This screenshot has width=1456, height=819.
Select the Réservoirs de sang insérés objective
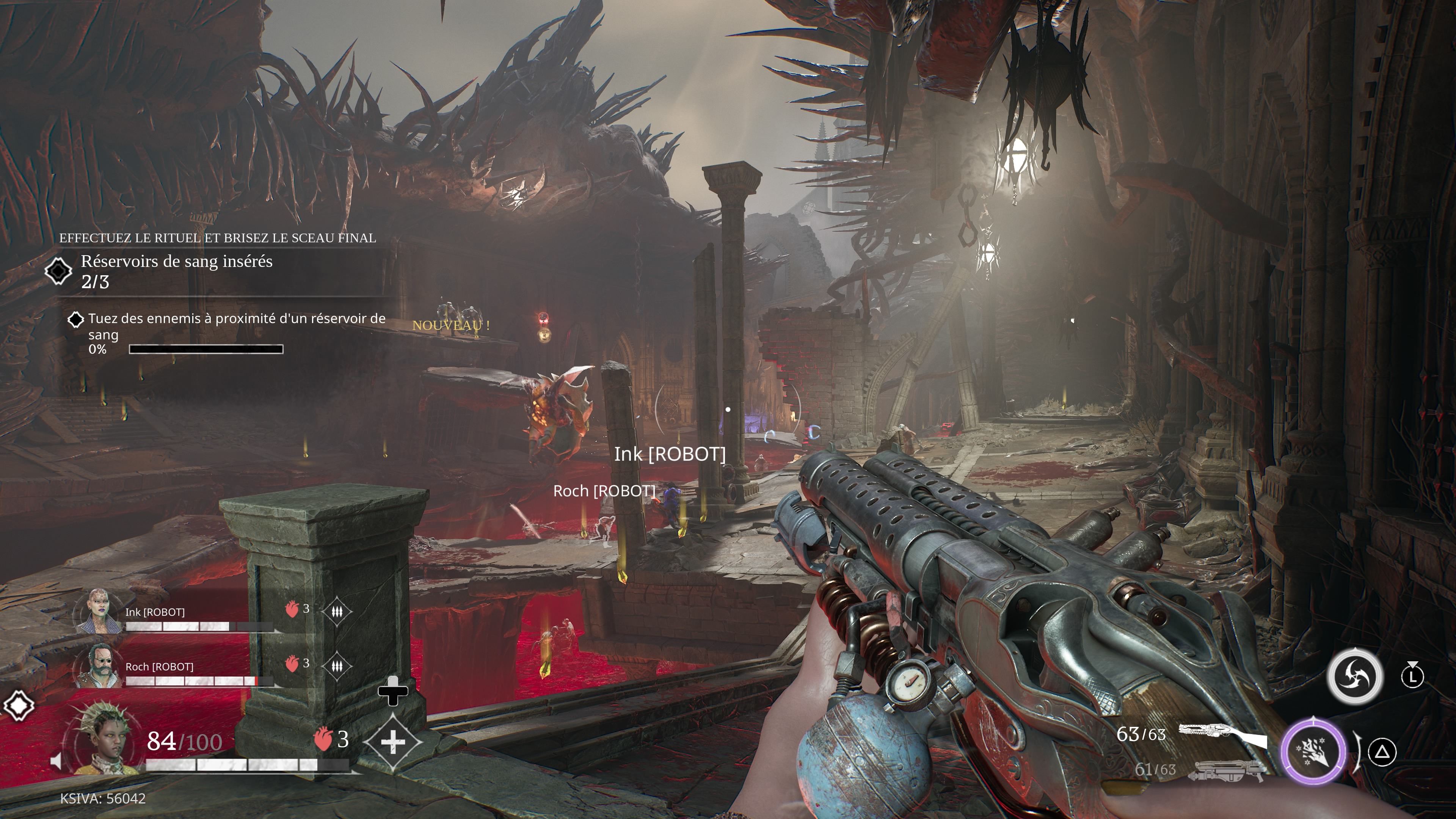coord(176,271)
